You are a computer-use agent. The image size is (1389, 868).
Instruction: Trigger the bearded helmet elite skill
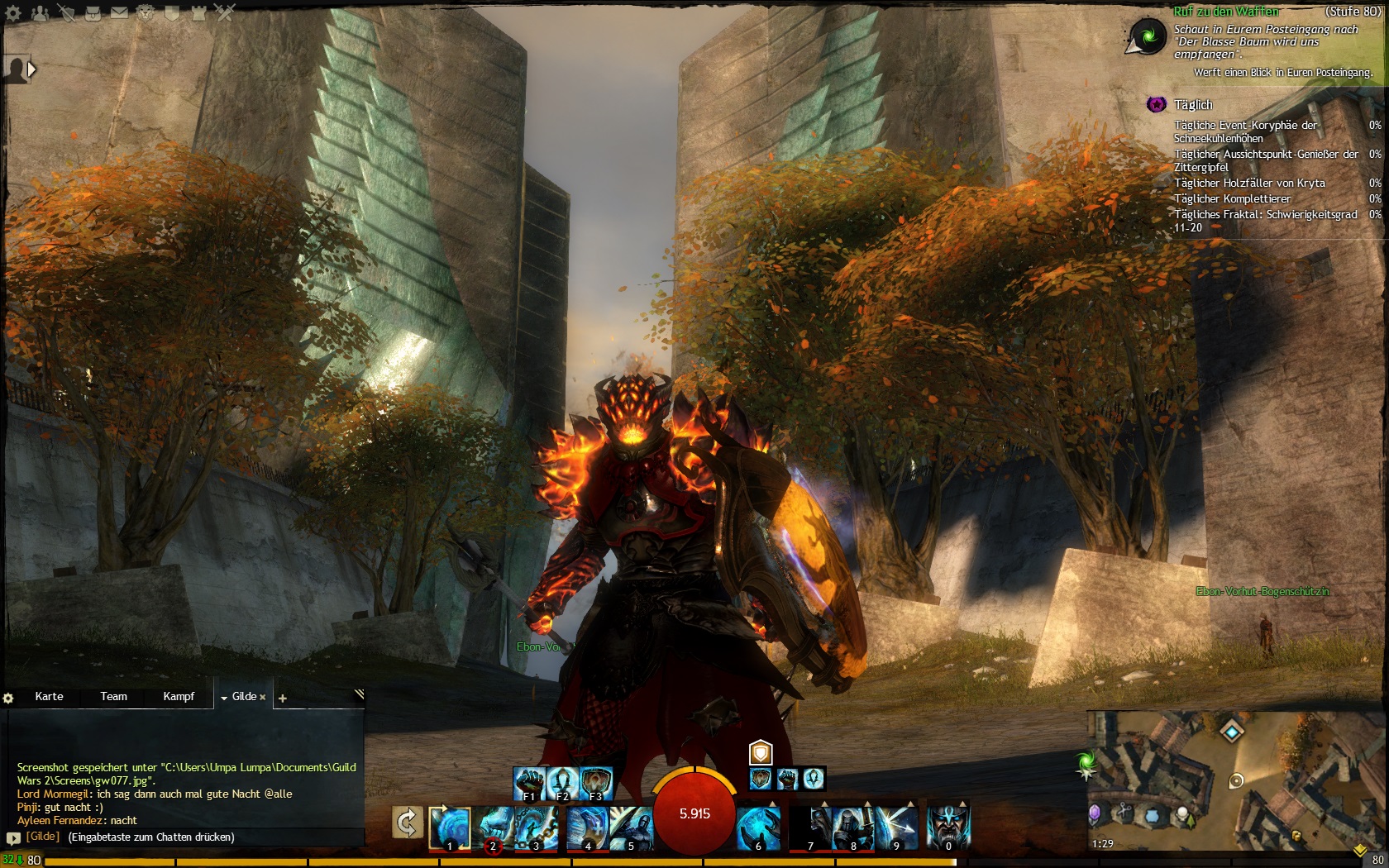[x=947, y=827]
